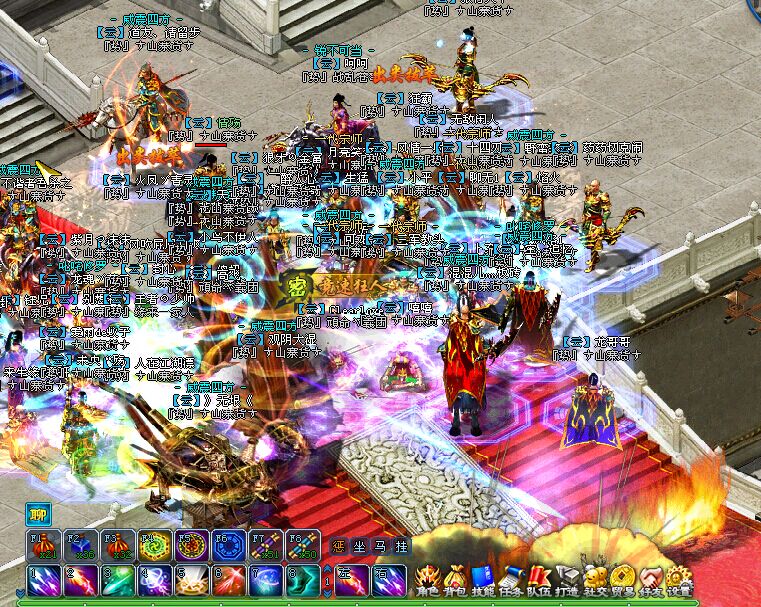Activate skill slot 5 with white burst
Screen dimensions: 761x607
click(192, 581)
